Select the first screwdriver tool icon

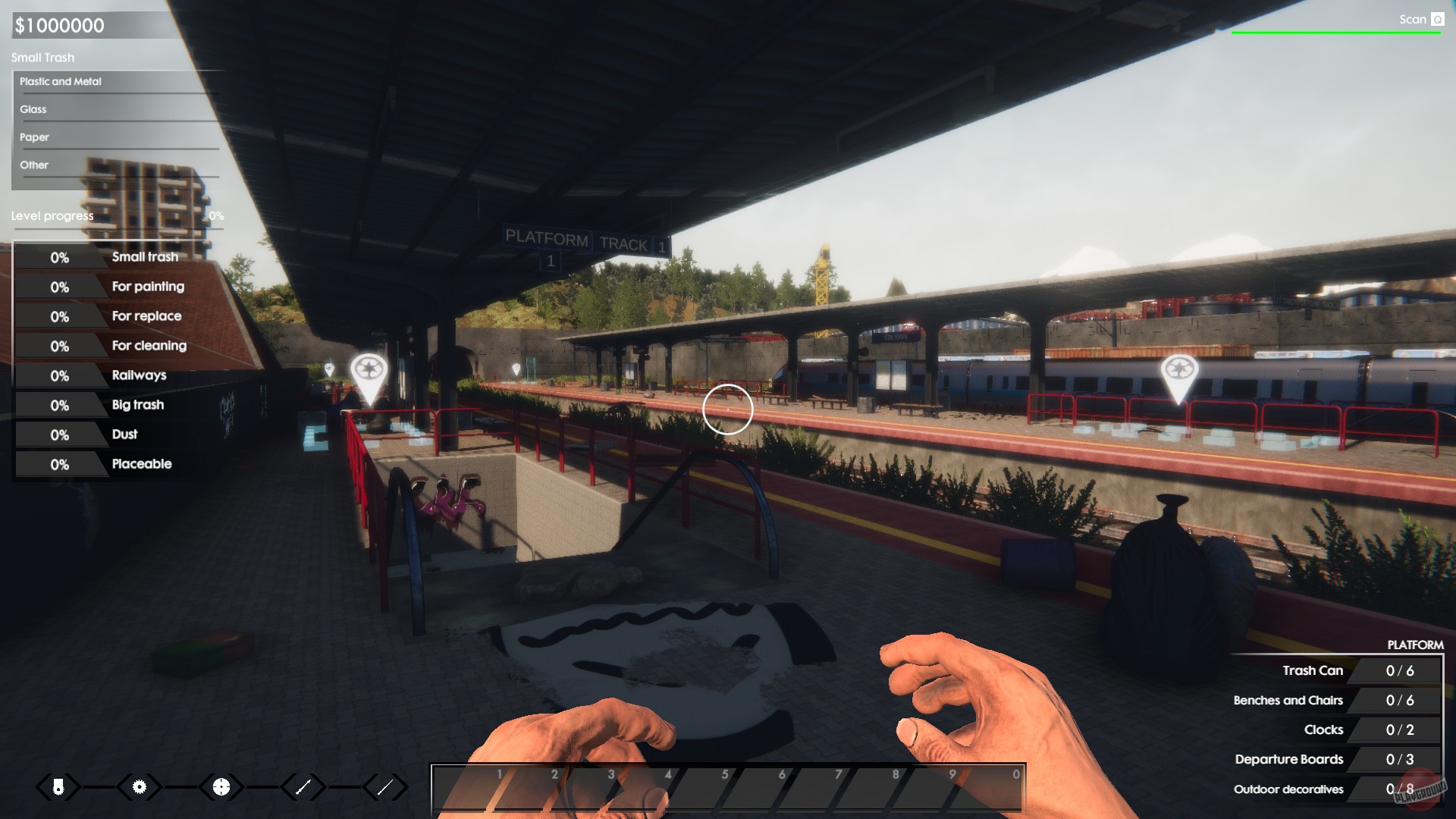coord(303,787)
